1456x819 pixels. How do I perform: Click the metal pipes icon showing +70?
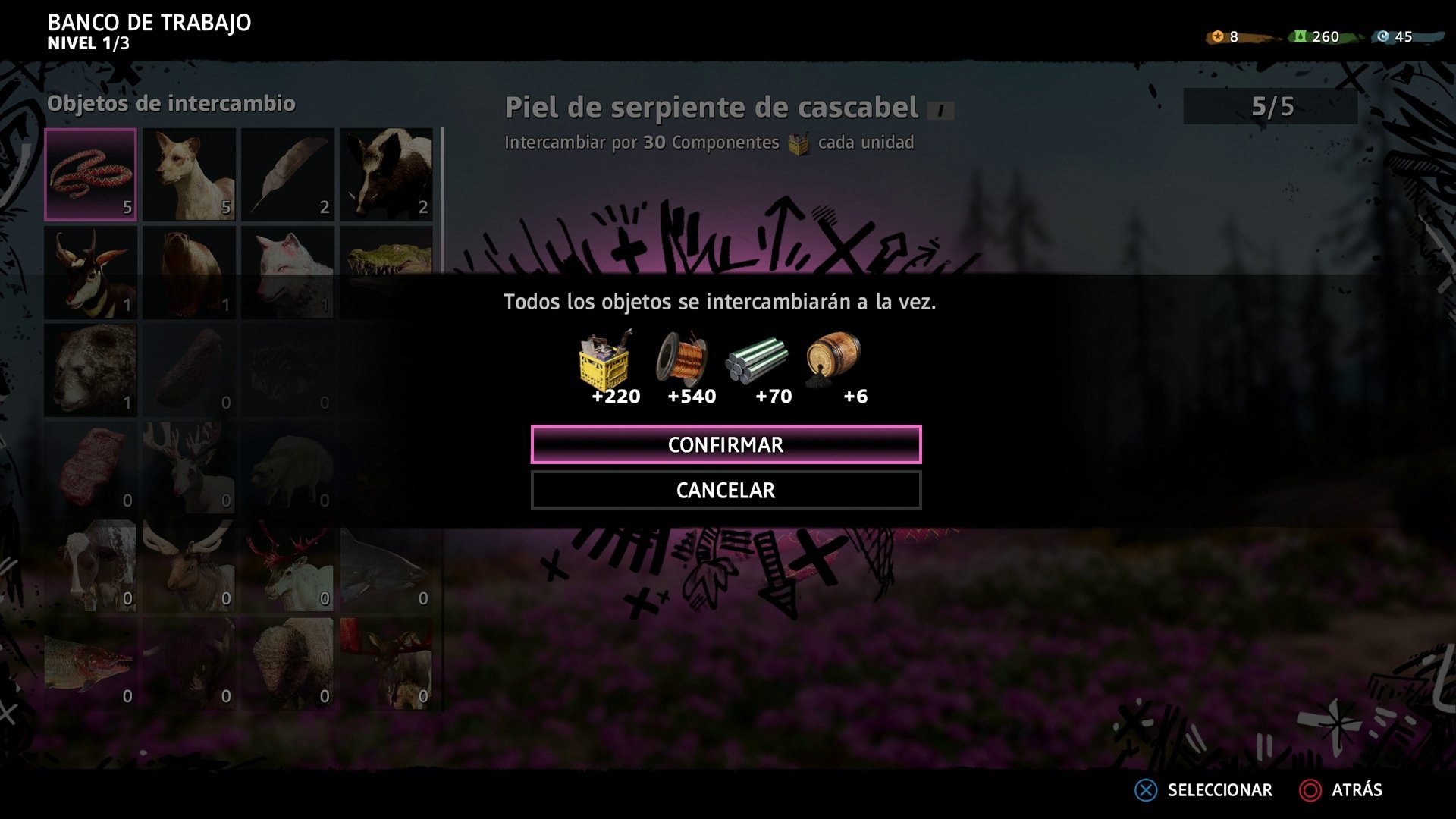click(x=757, y=362)
